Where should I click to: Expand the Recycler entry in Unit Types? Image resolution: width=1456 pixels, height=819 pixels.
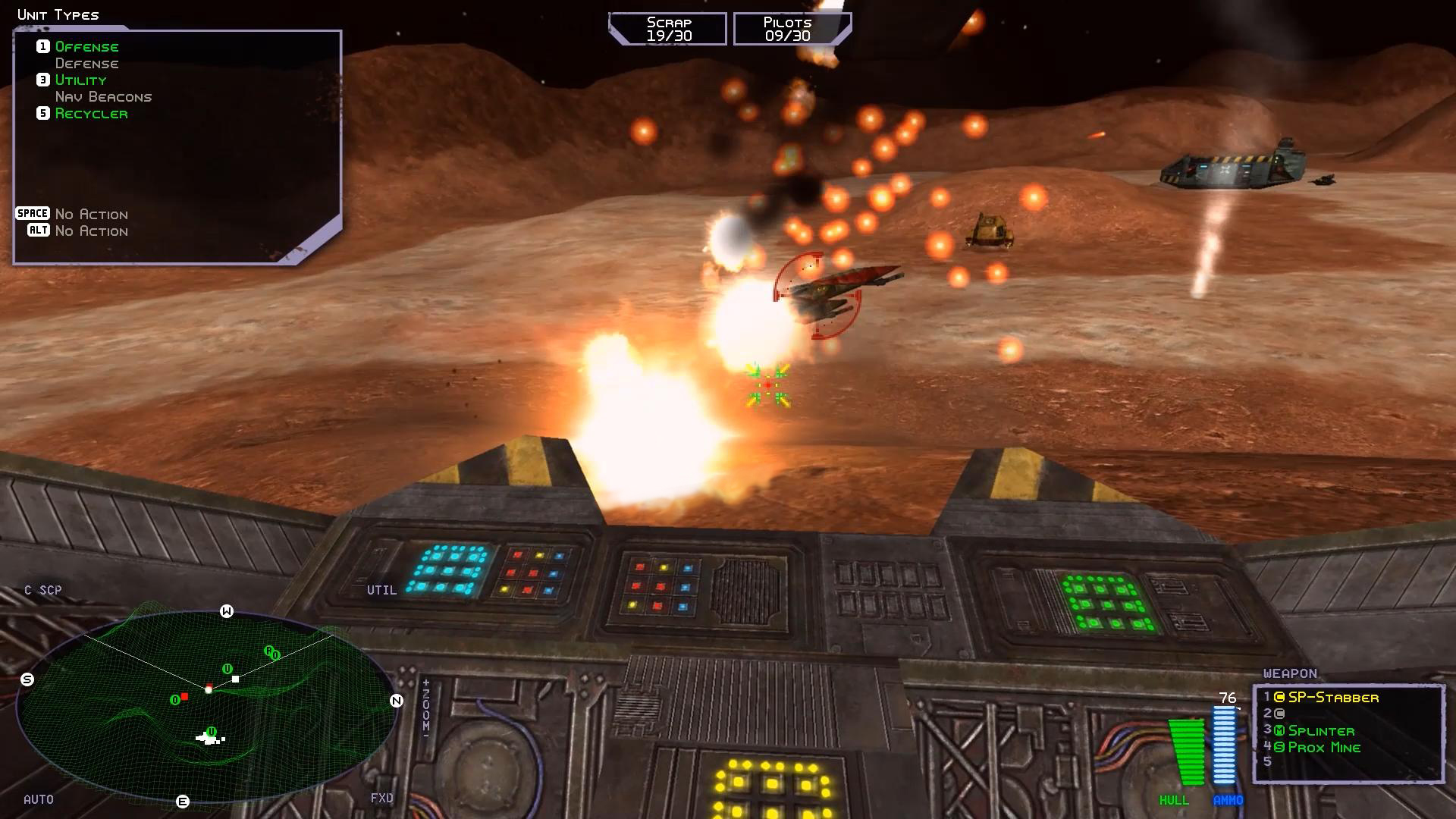(92, 113)
